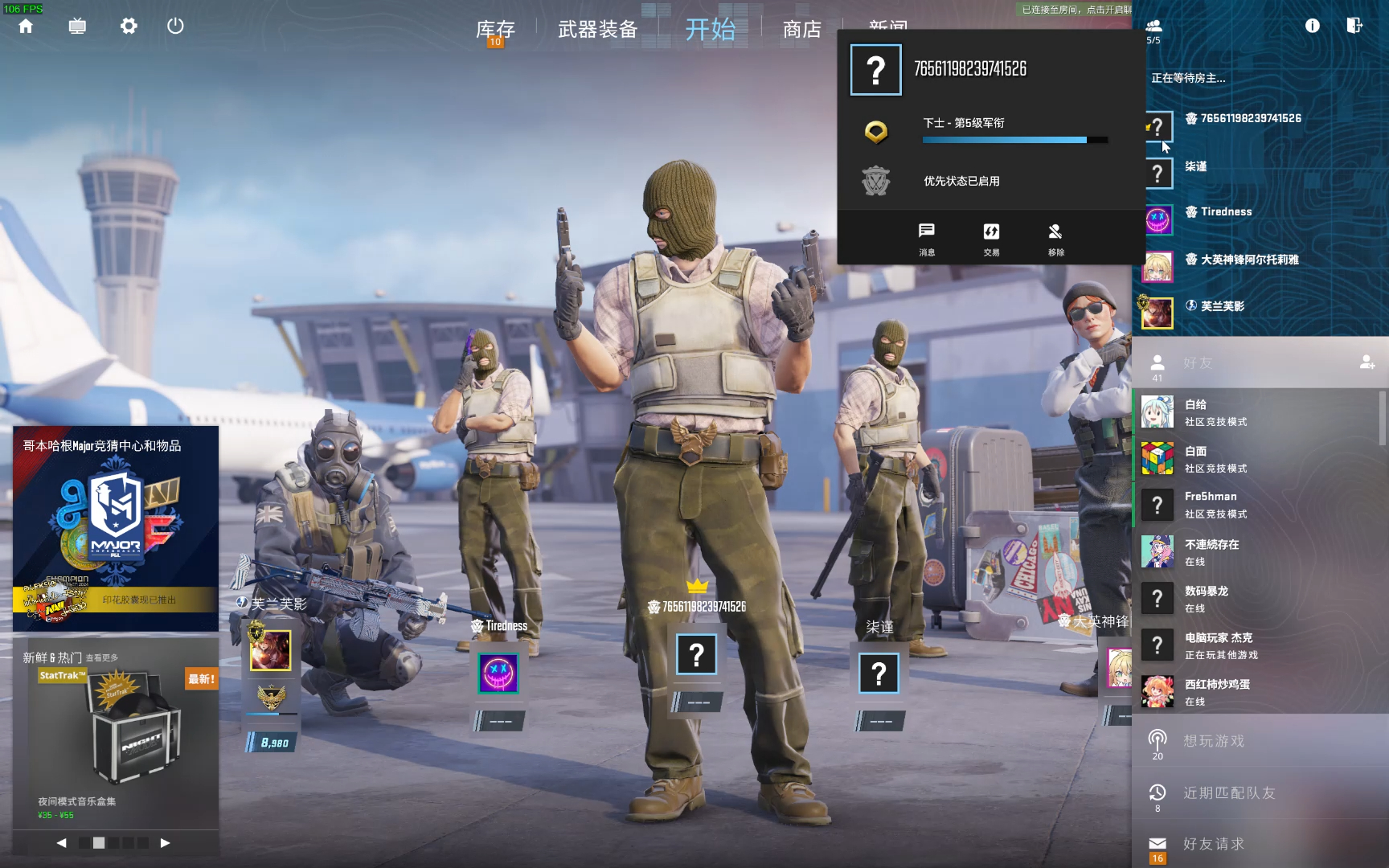
Task: Open the add friend icon
Action: pos(1366,362)
